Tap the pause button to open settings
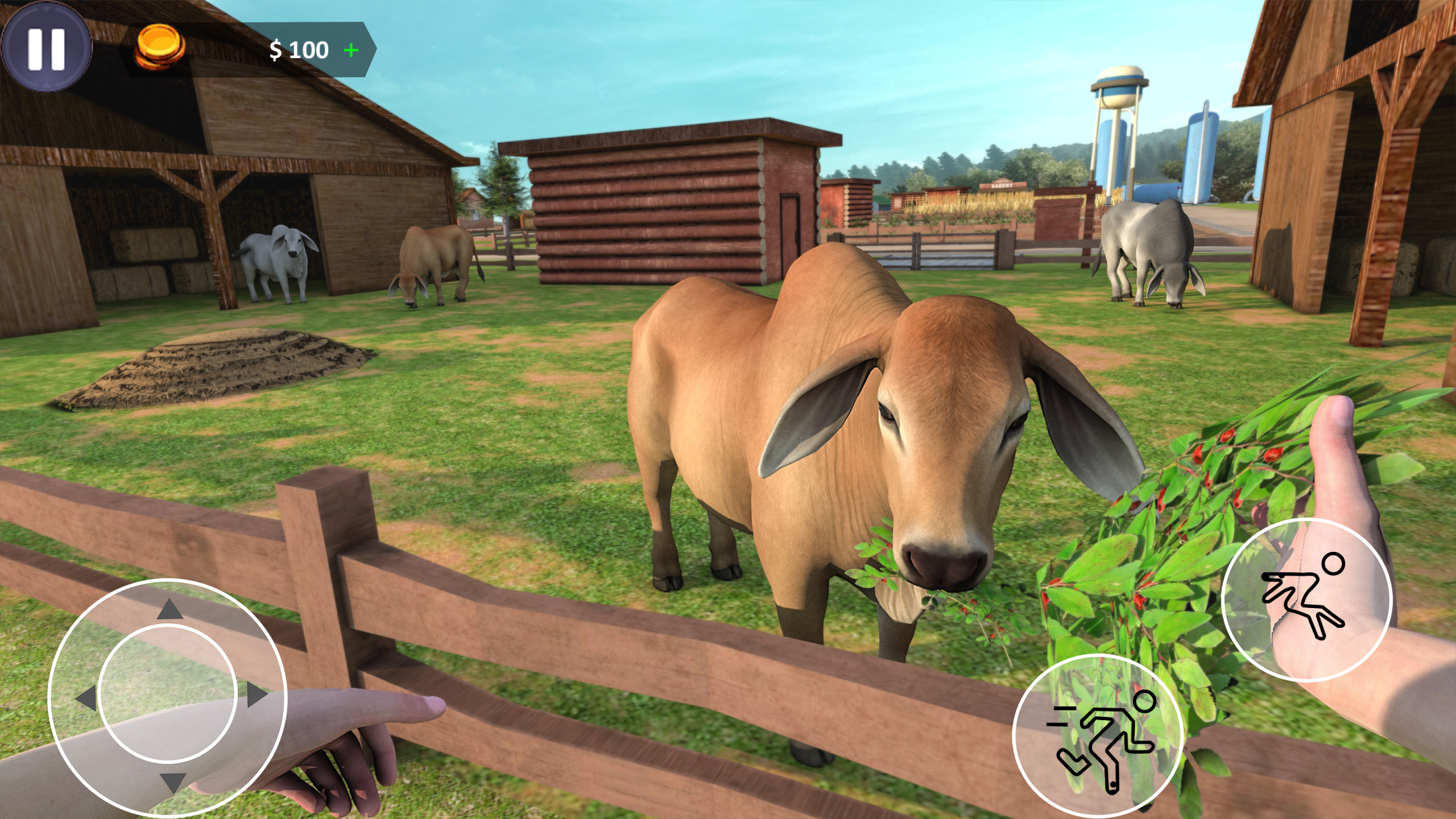The image size is (1456, 819). [x=46, y=49]
